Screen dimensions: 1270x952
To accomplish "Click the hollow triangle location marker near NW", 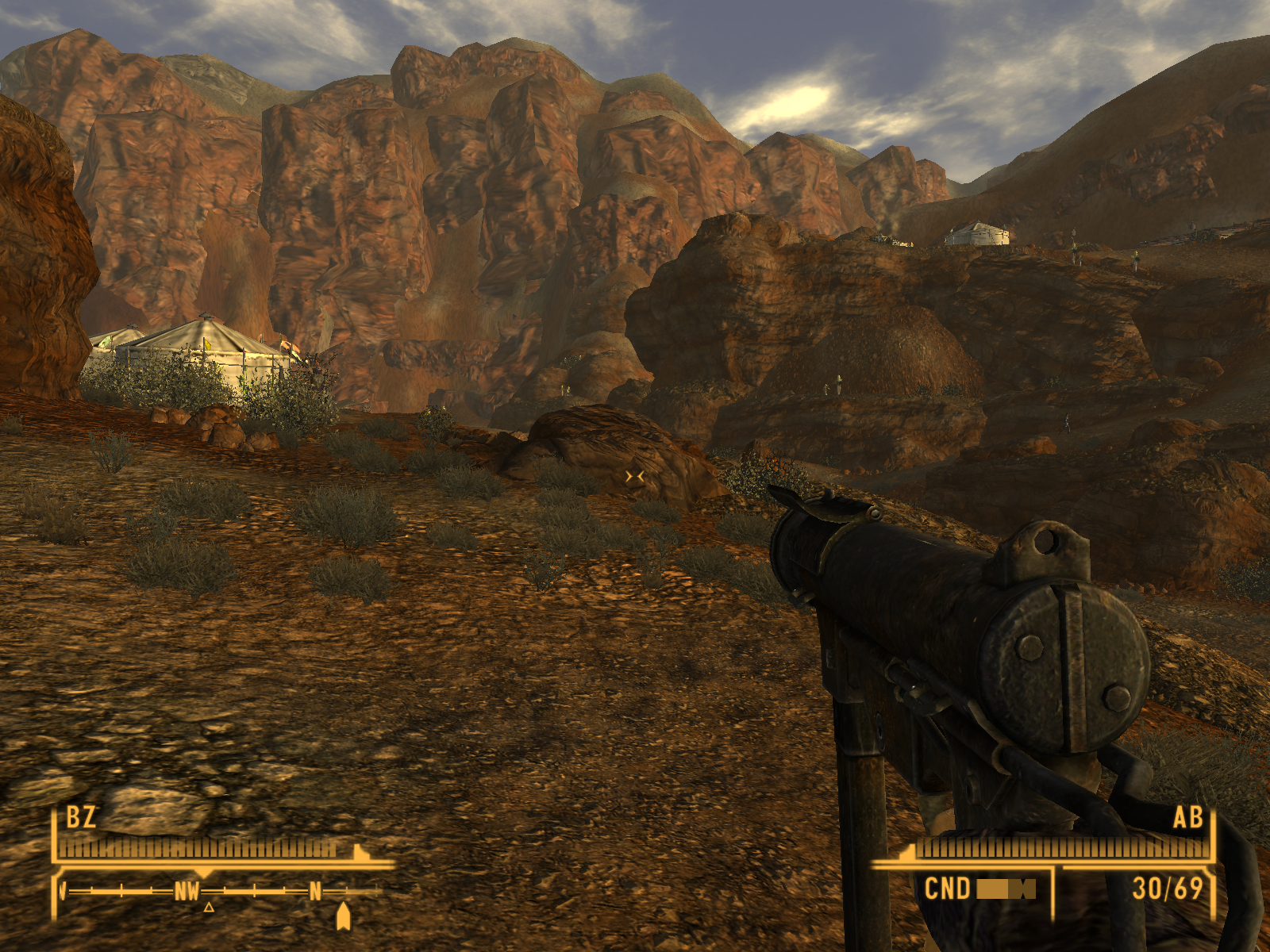I will [x=209, y=907].
